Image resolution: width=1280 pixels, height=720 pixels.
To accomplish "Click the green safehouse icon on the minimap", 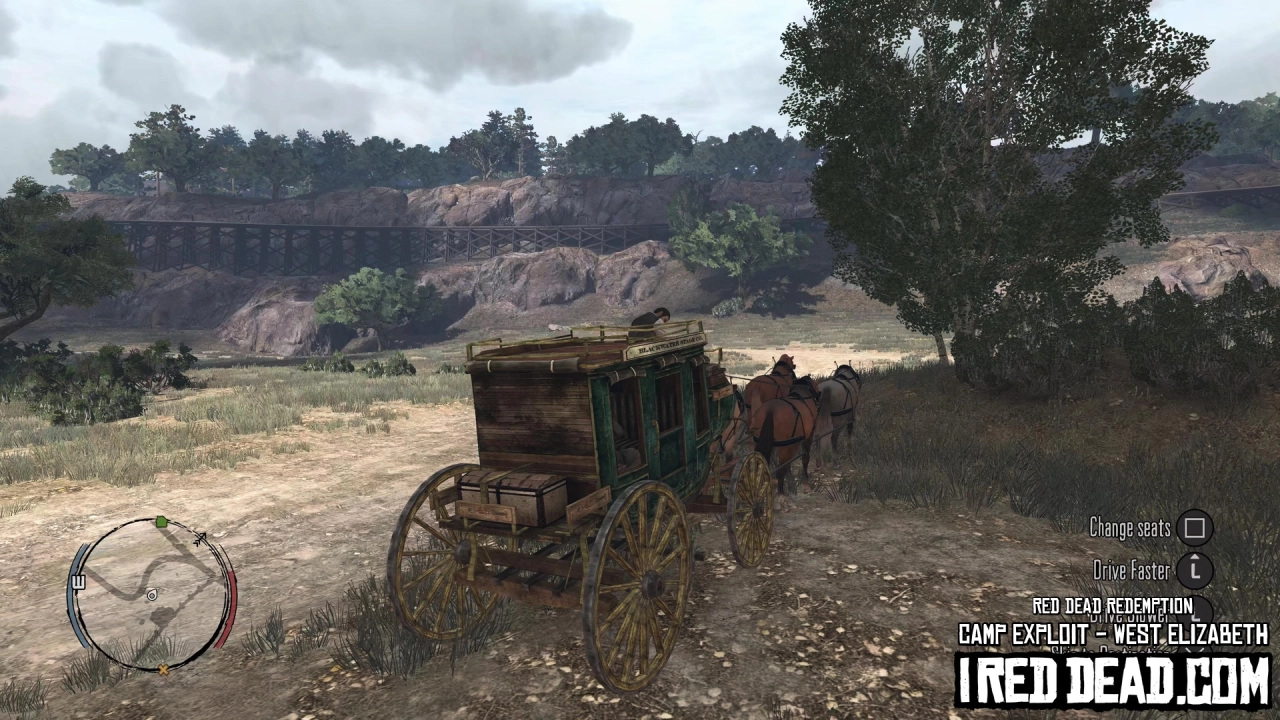I will point(160,522).
